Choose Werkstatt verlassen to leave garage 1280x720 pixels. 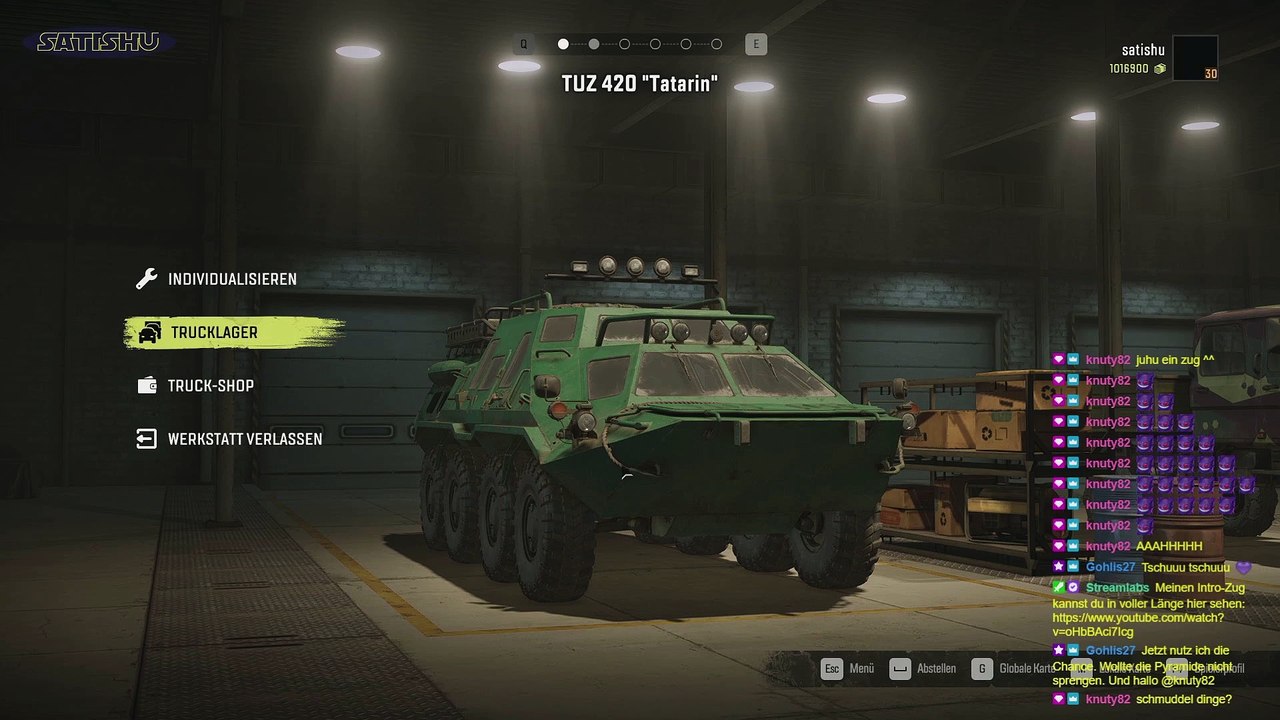pos(244,439)
